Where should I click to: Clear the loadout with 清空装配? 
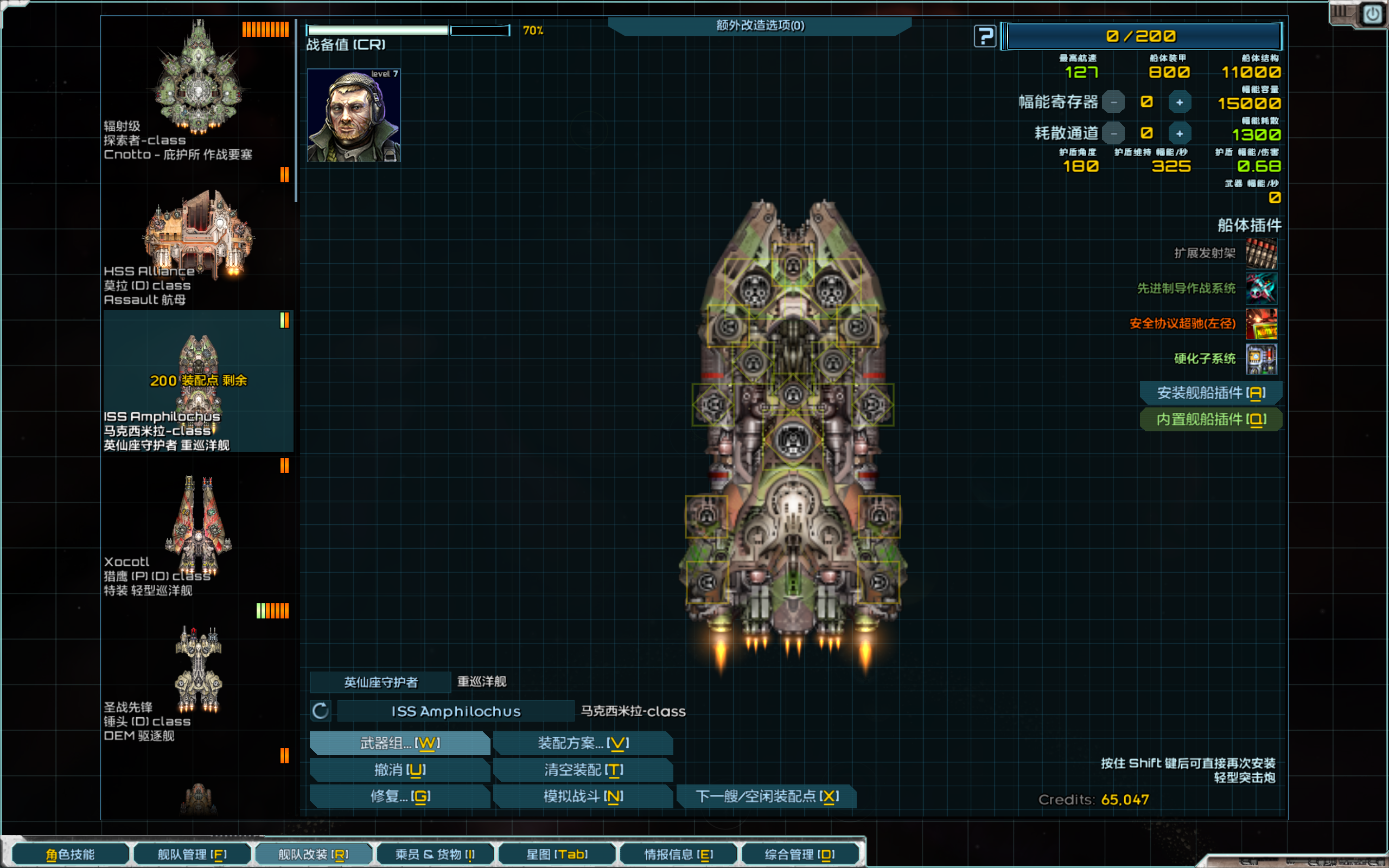click(x=583, y=770)
